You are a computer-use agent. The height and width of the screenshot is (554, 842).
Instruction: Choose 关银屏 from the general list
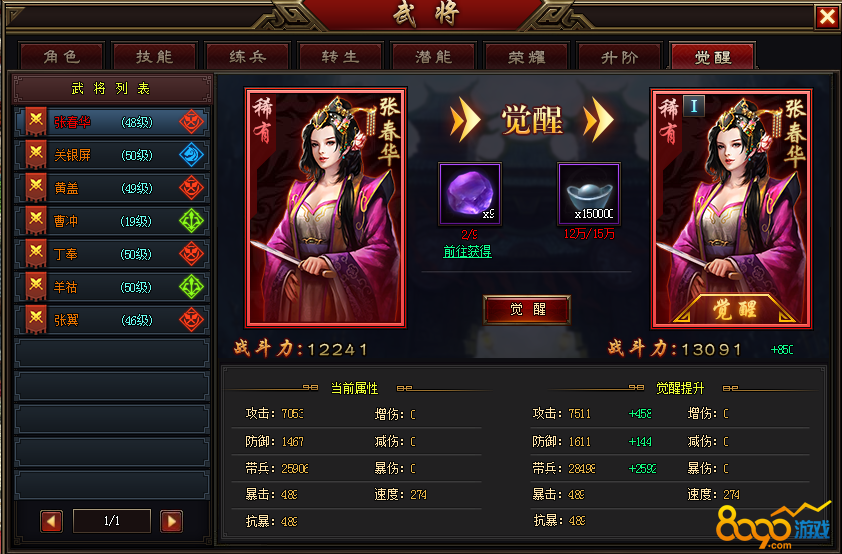click(x=112, y=155)
